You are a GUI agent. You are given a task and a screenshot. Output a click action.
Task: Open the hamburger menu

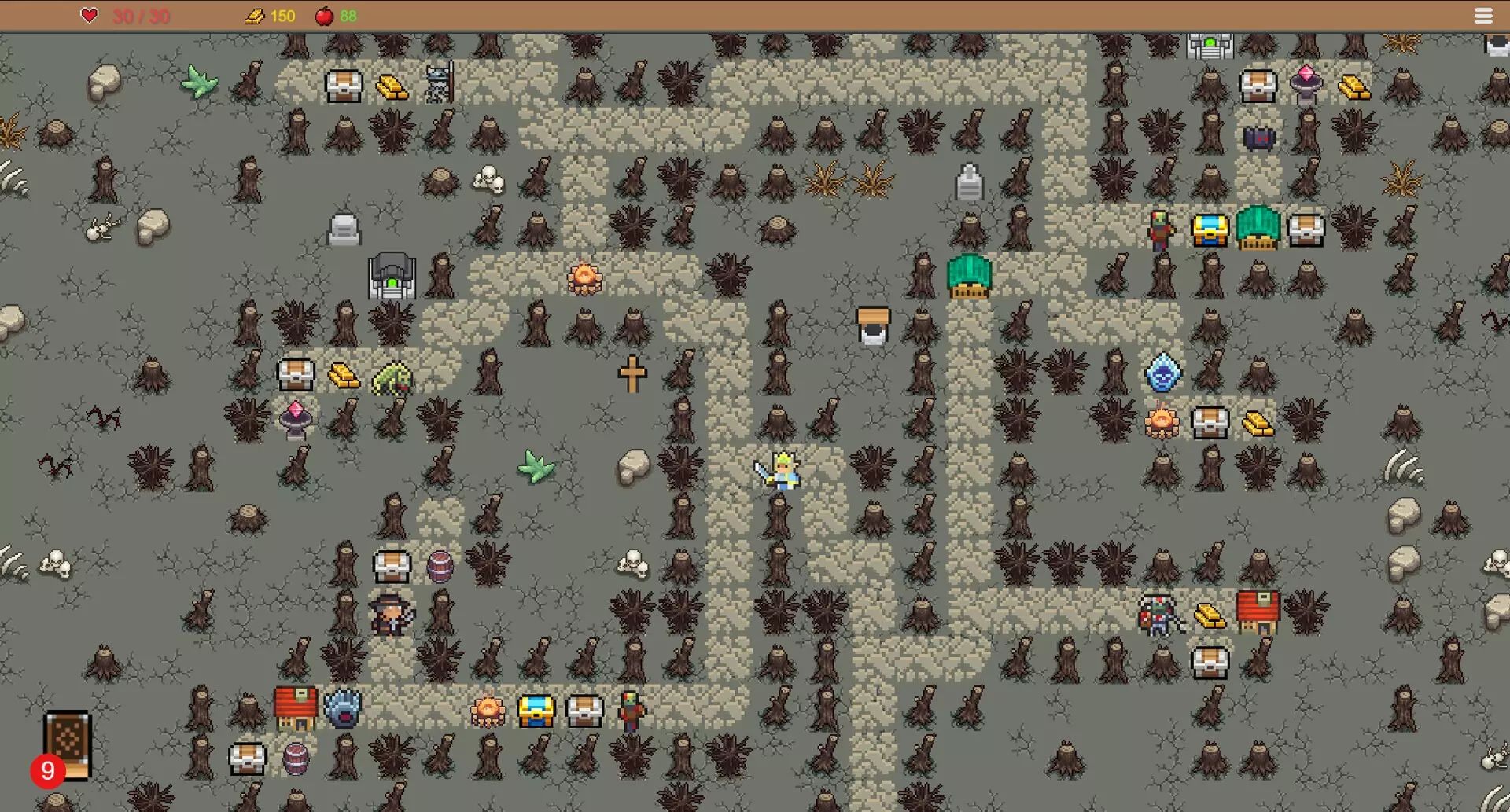pos(1483,16)
